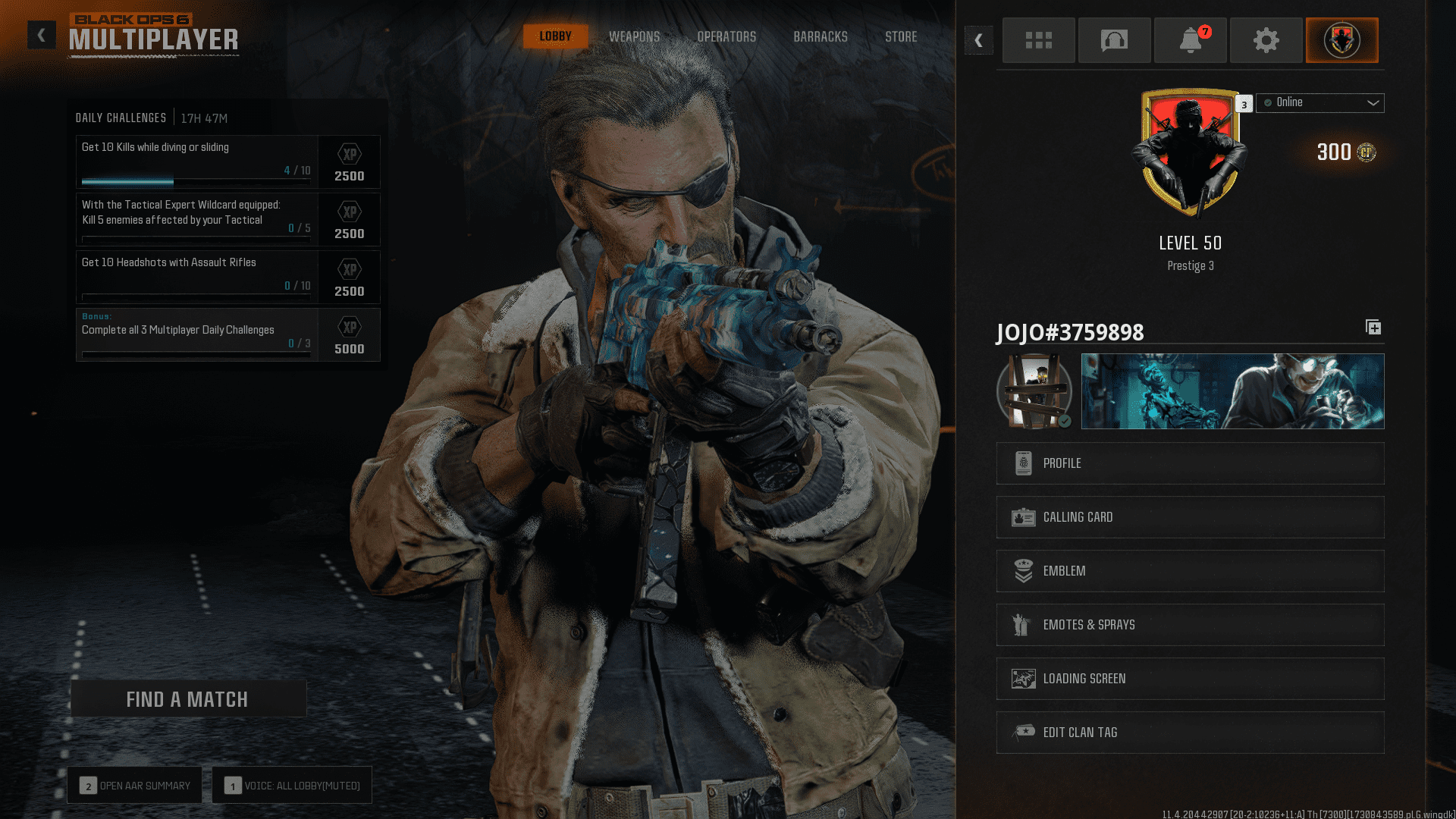Switch to the Weapons tab
This screenshot has height=819, width=1456.
coord(634,36)
